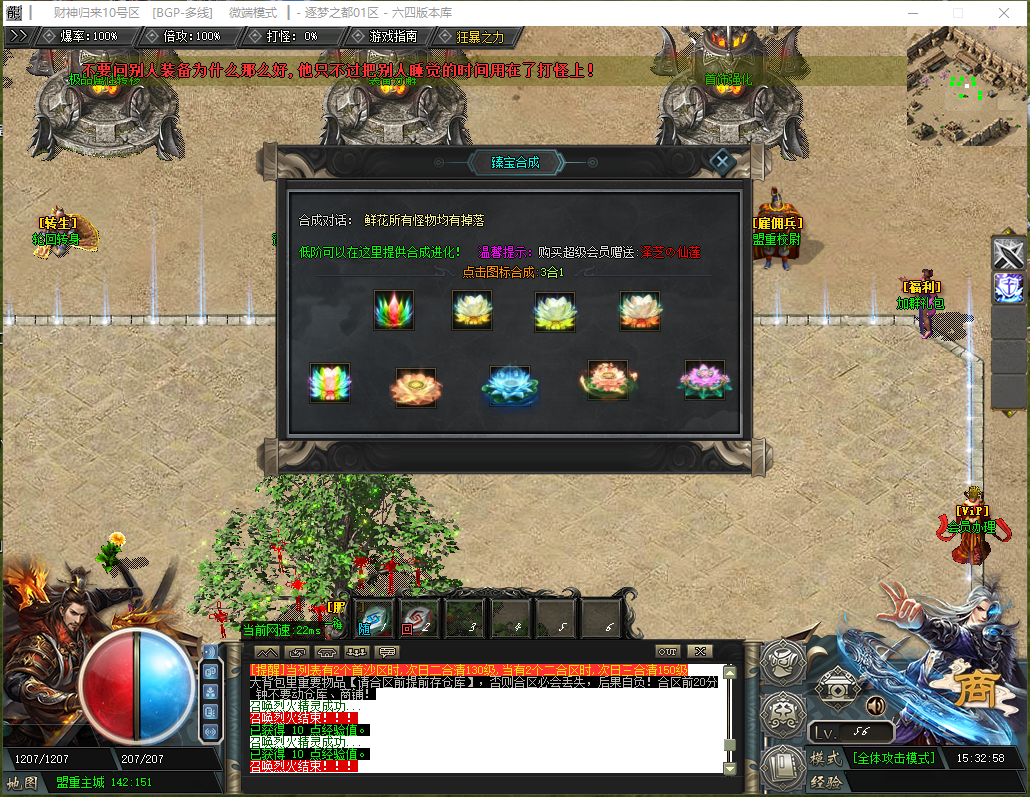This screenshot has height=797, width=1030.
Task: Minimize the game window
Action: click(x=912, y=13)
